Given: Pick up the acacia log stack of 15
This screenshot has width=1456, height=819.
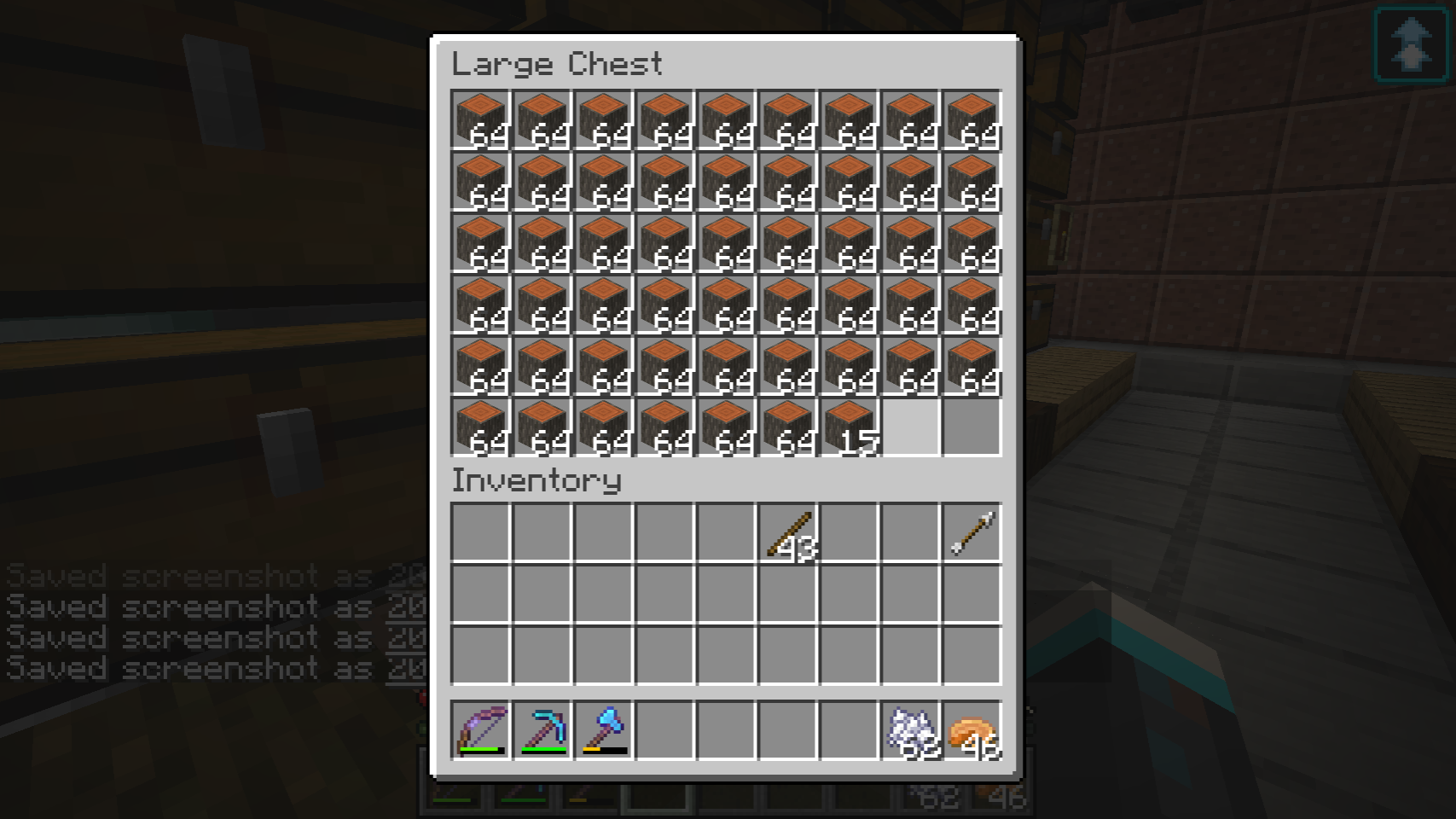Looking at the screenshot, I should 850,427.
